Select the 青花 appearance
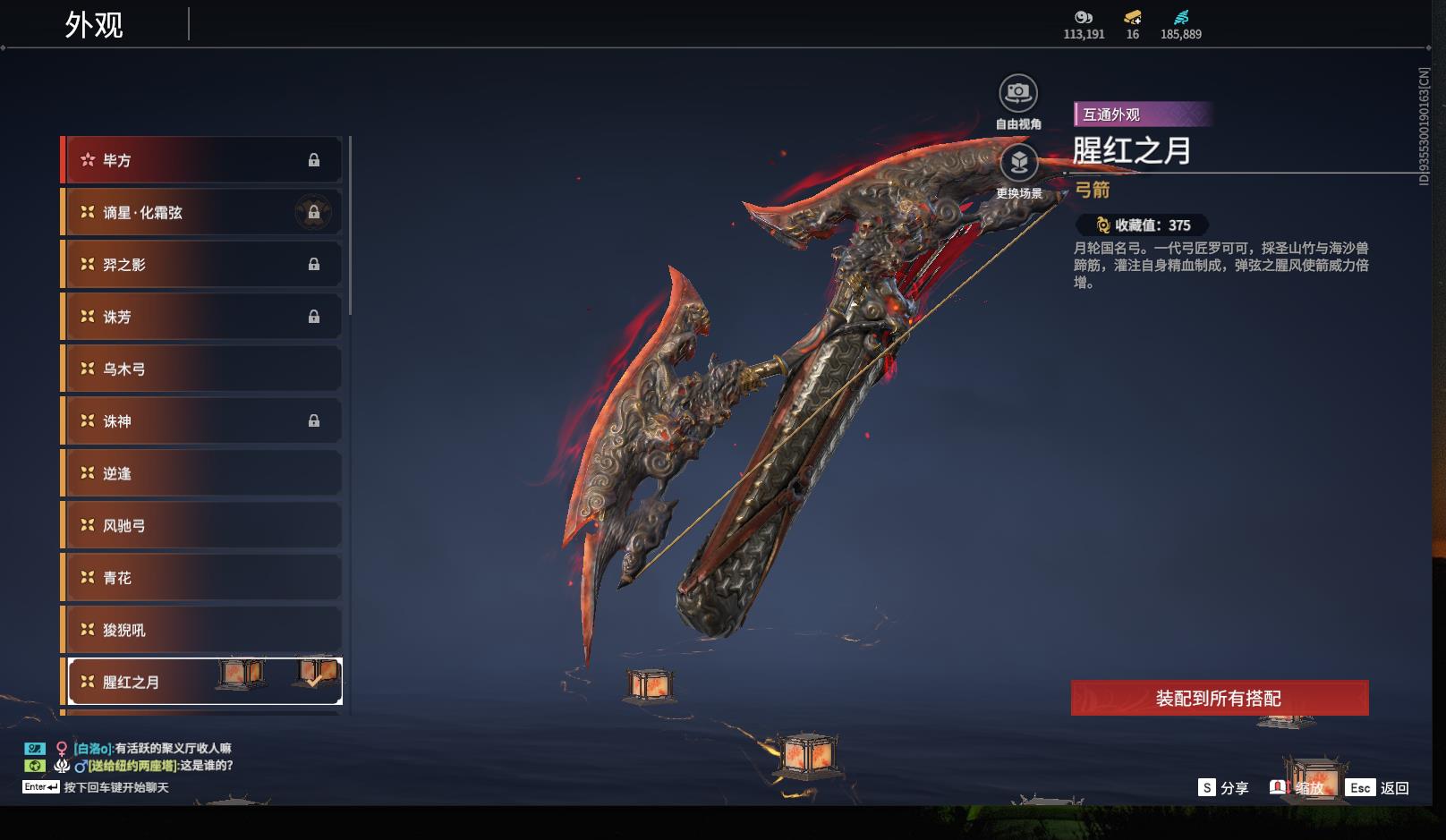The height and width of the screenshot is (840, 1446). point(201,578)
